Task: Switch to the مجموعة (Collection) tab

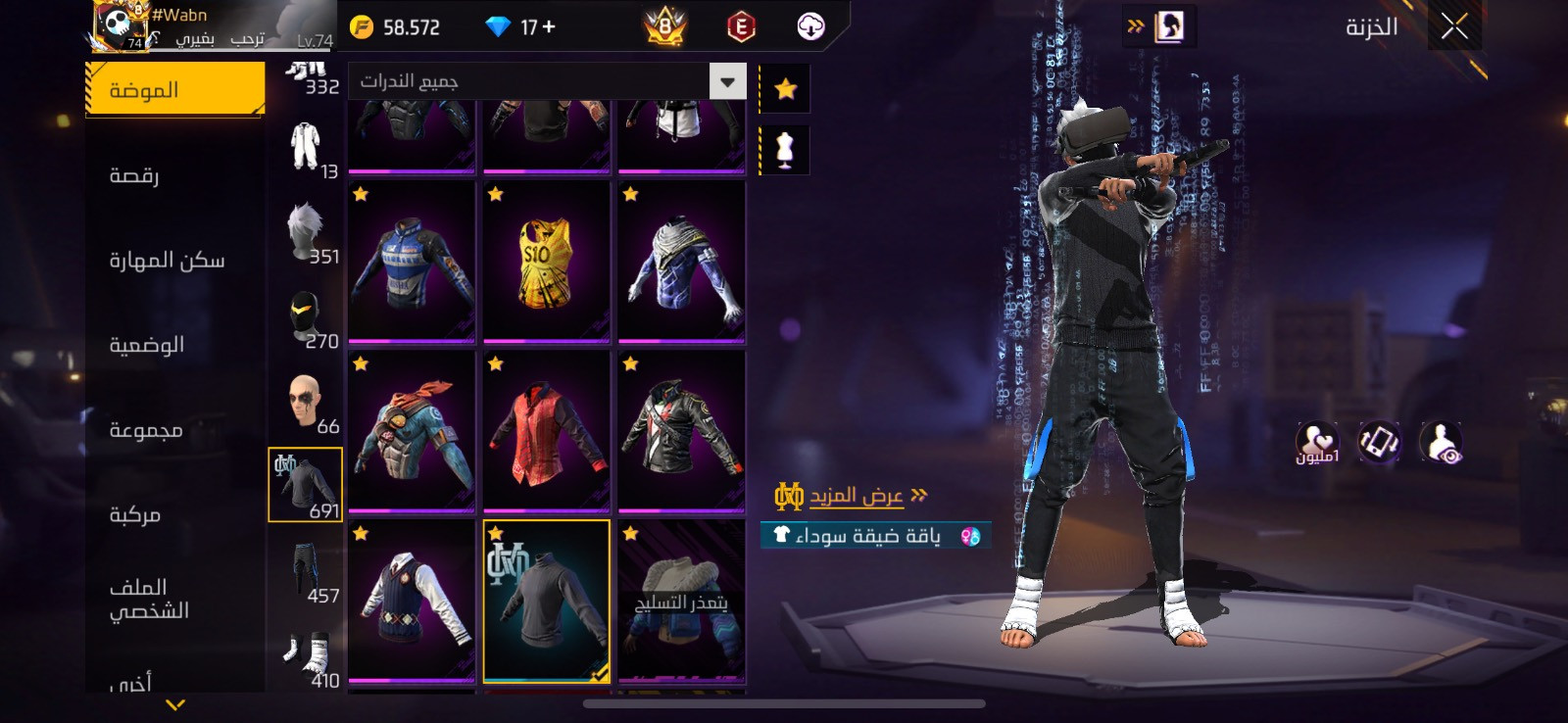Action: (146, 430)
